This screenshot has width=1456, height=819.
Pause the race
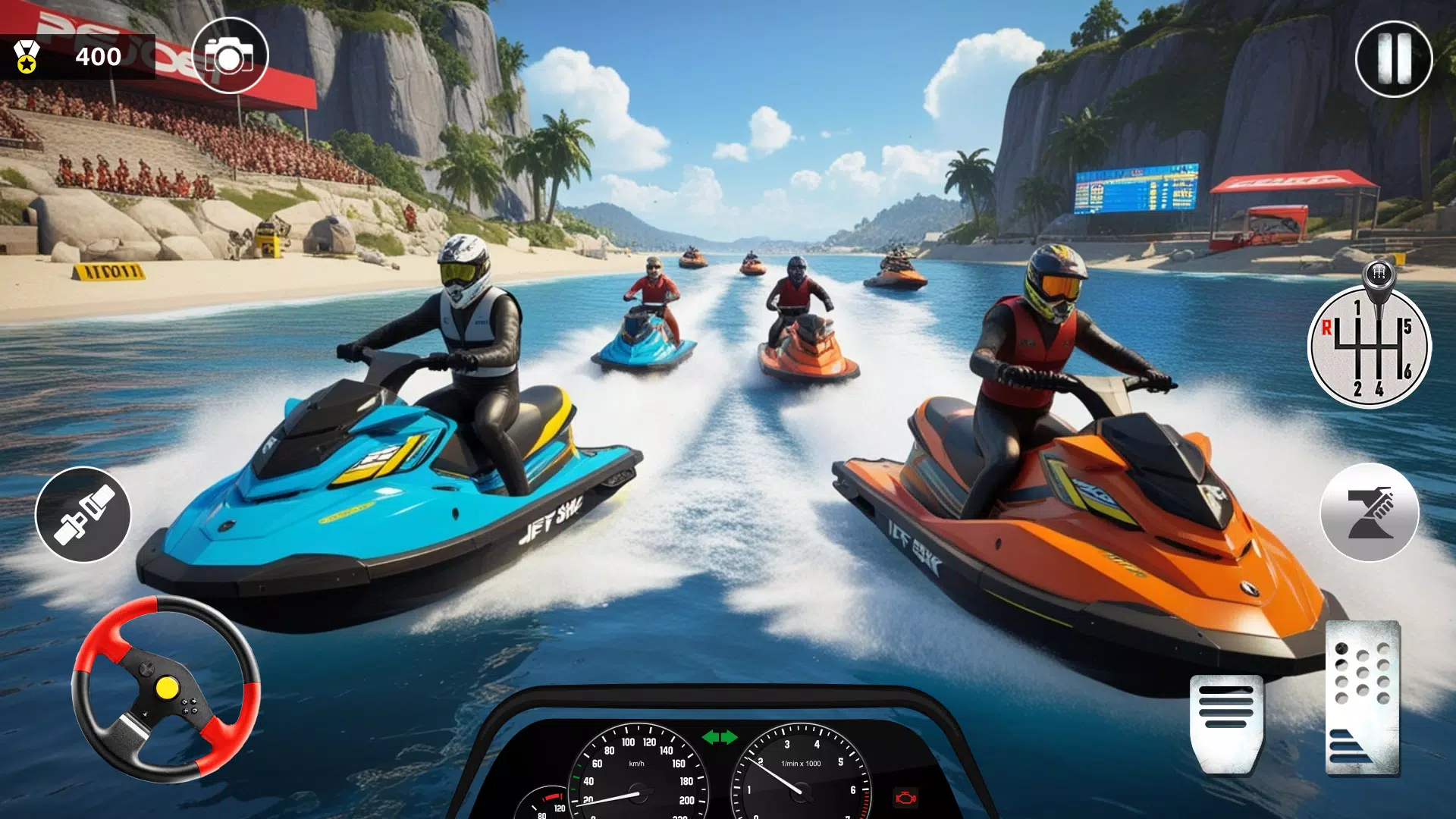pos(1393,59)
